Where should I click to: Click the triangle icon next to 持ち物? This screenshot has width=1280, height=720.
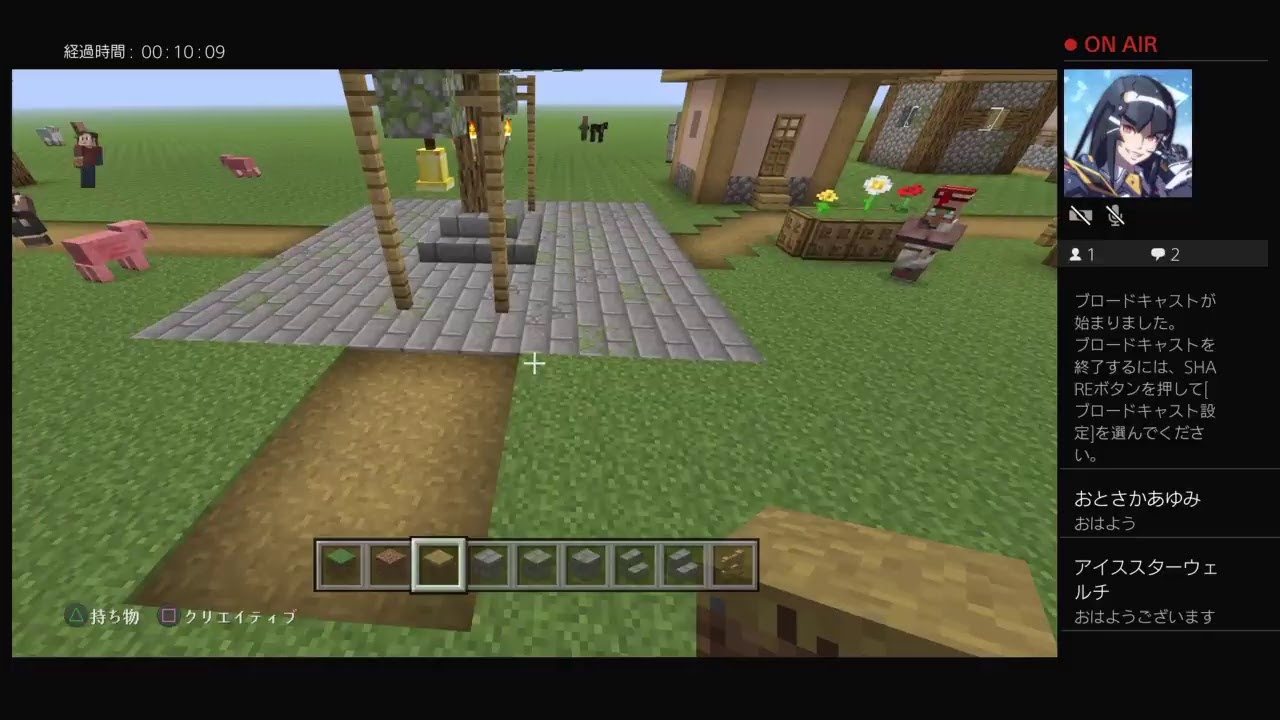(x=73, y=616)
